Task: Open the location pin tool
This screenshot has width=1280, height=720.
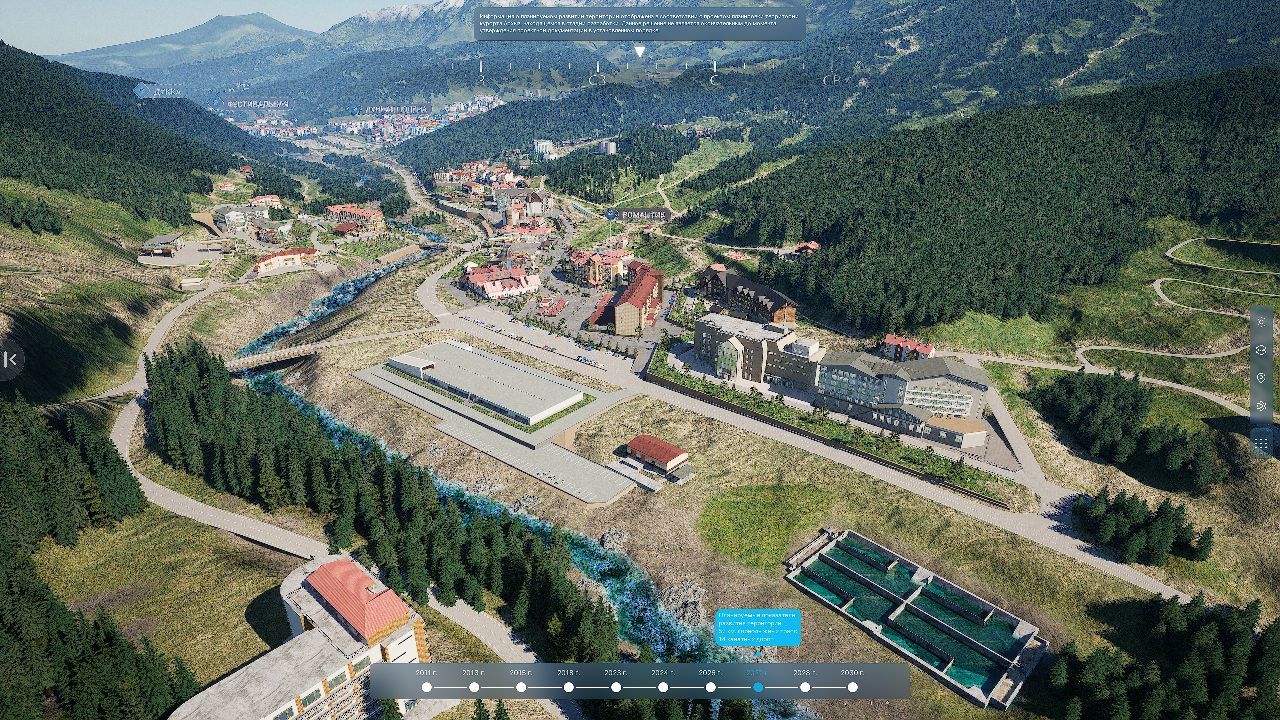Action: [x=1261, y=378]
